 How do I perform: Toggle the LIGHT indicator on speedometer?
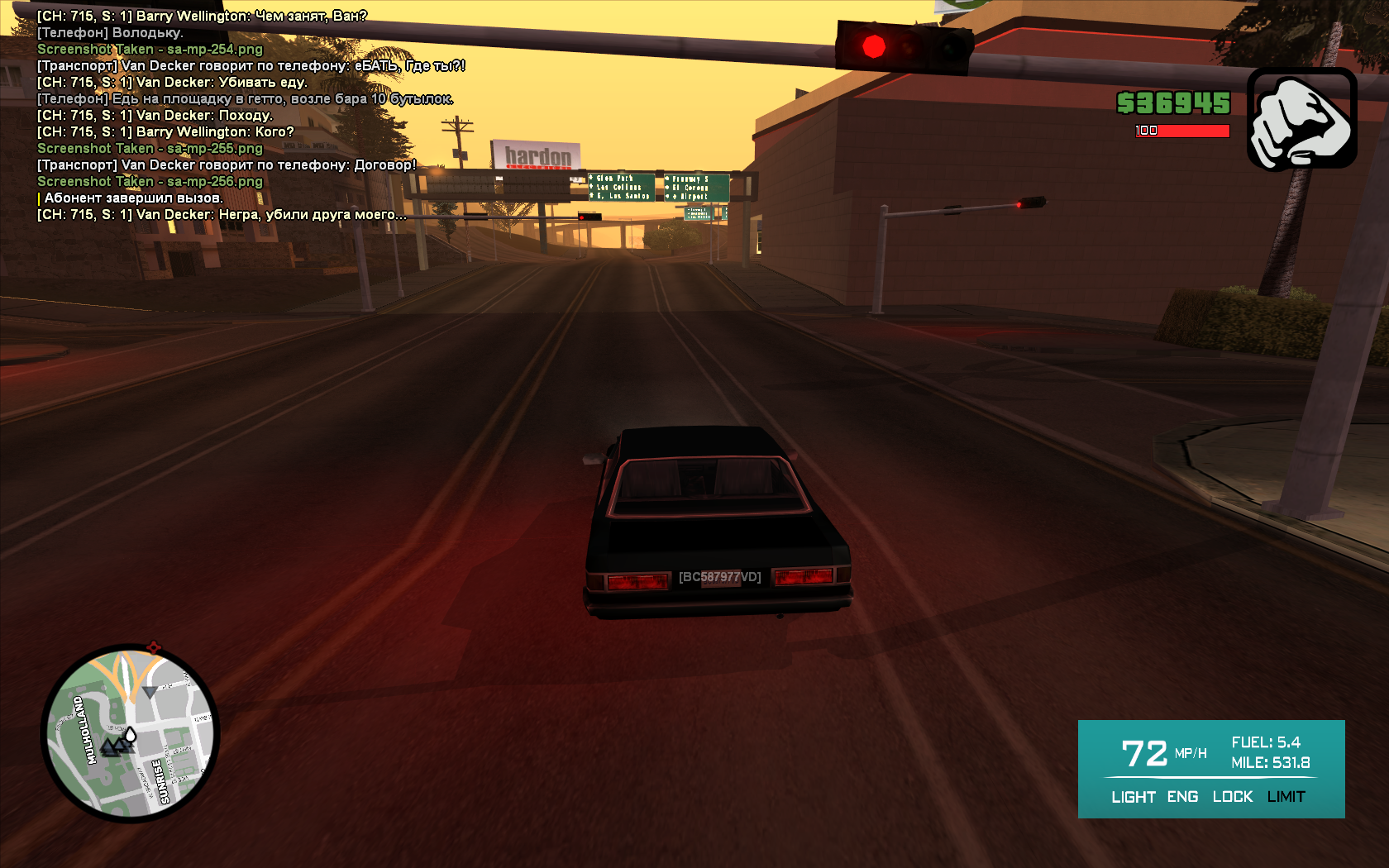click(x=1133, y=797)
